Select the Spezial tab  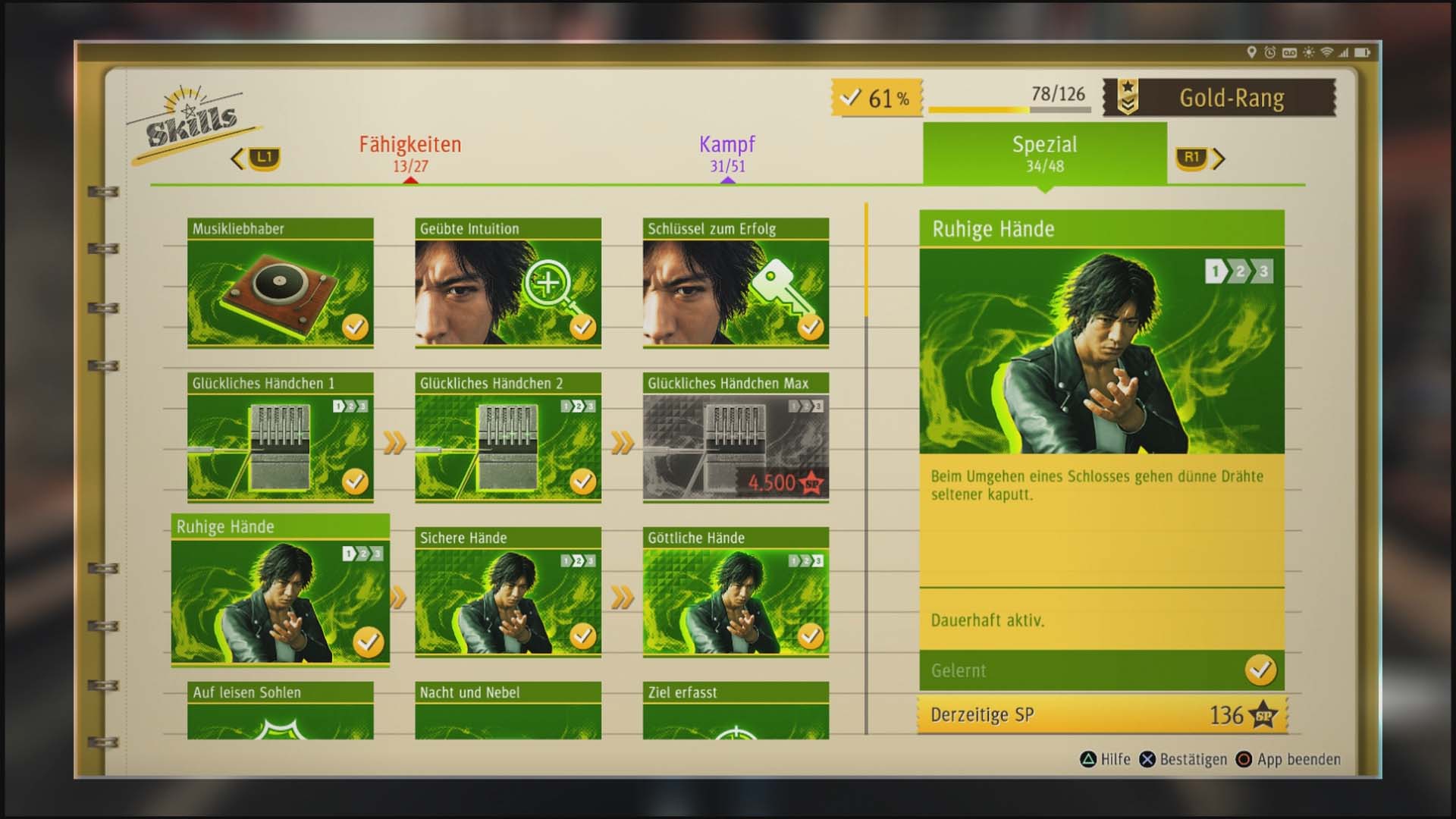point(1044,153)
